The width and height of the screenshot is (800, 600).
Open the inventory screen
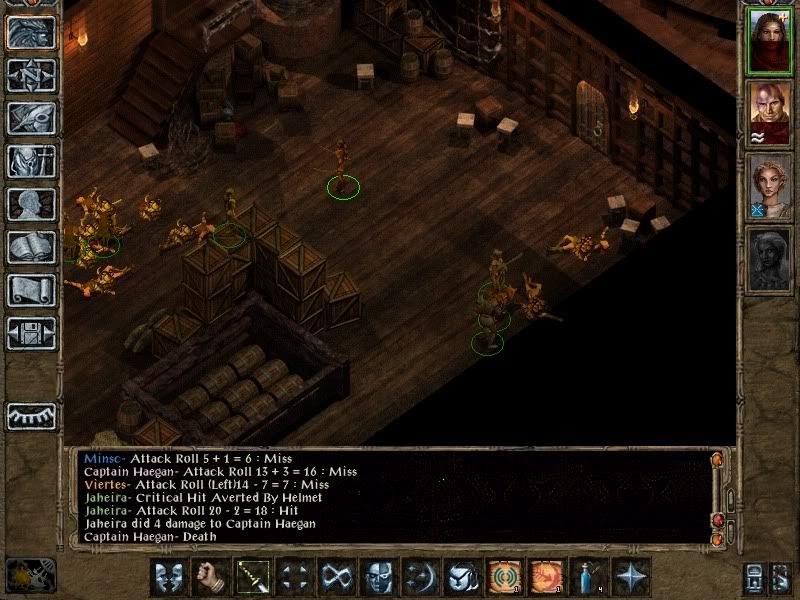(x=31, y=160)
